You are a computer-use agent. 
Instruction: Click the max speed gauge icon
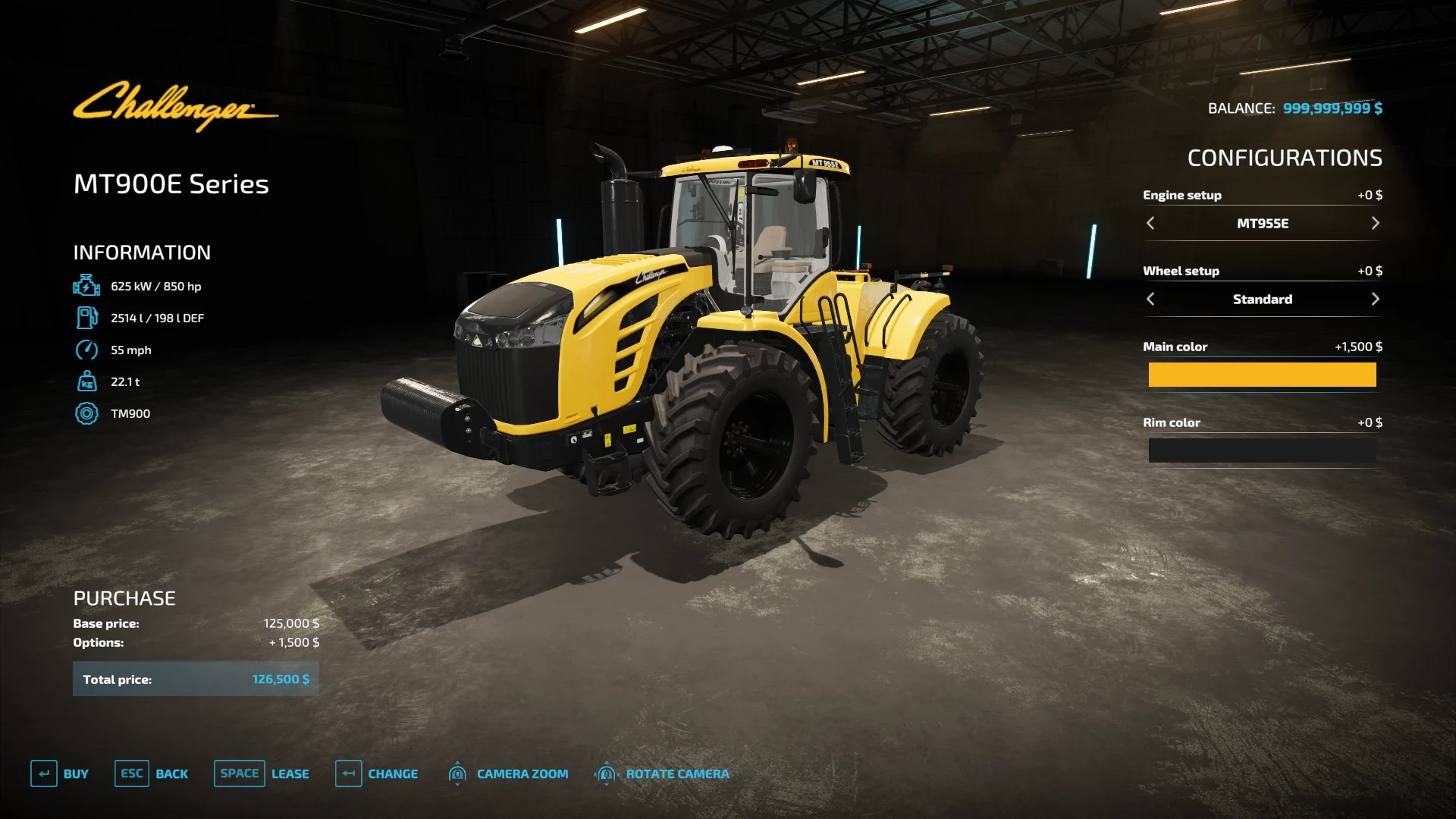click(x=87, y=350)
